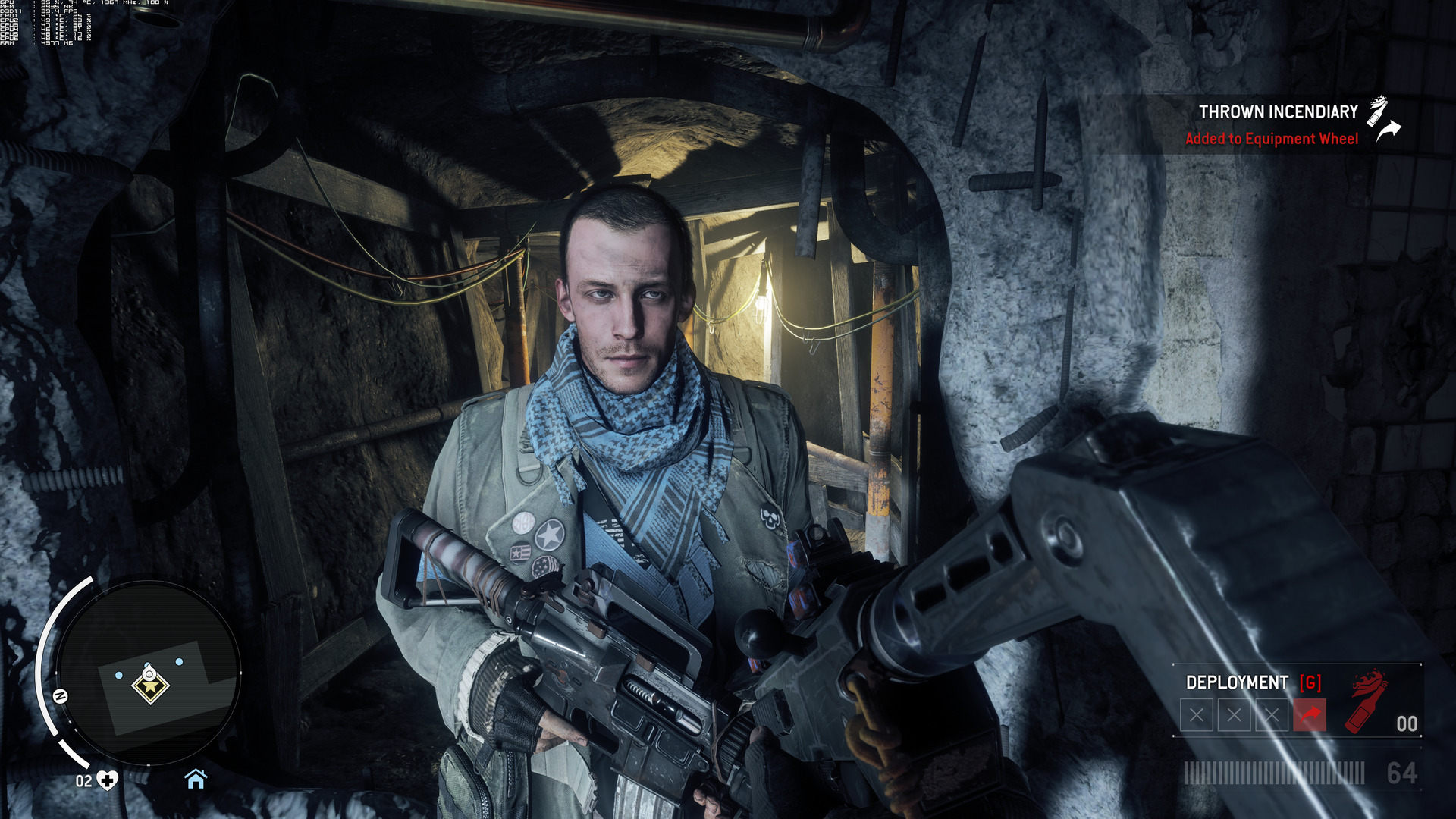Select the star objective marker on the minimap
The height and width of the screenshot is (819, 1456).
tap(149, 686)
